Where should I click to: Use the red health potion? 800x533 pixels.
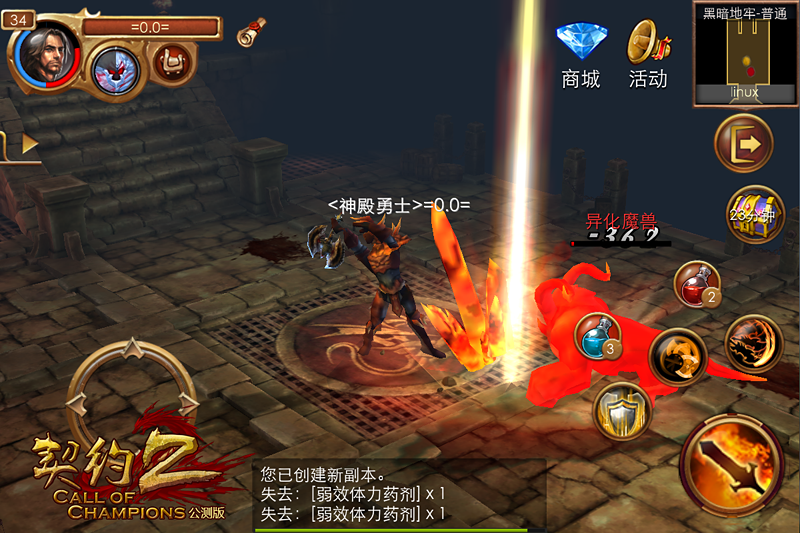tap(699, 285)
